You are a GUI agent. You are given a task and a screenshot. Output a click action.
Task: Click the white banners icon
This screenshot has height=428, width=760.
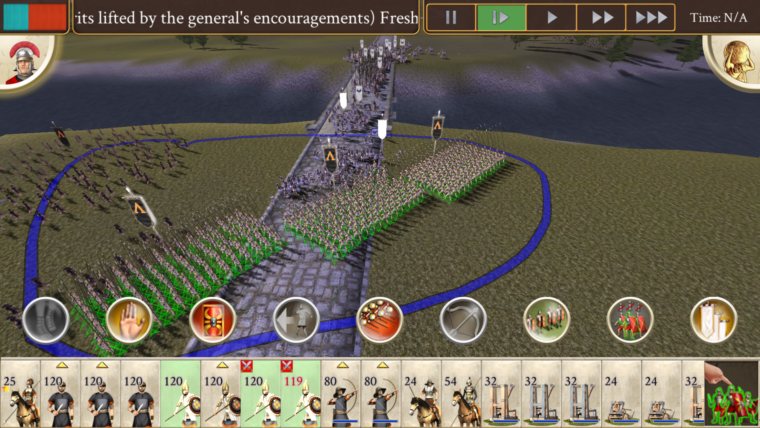point(713,320)
